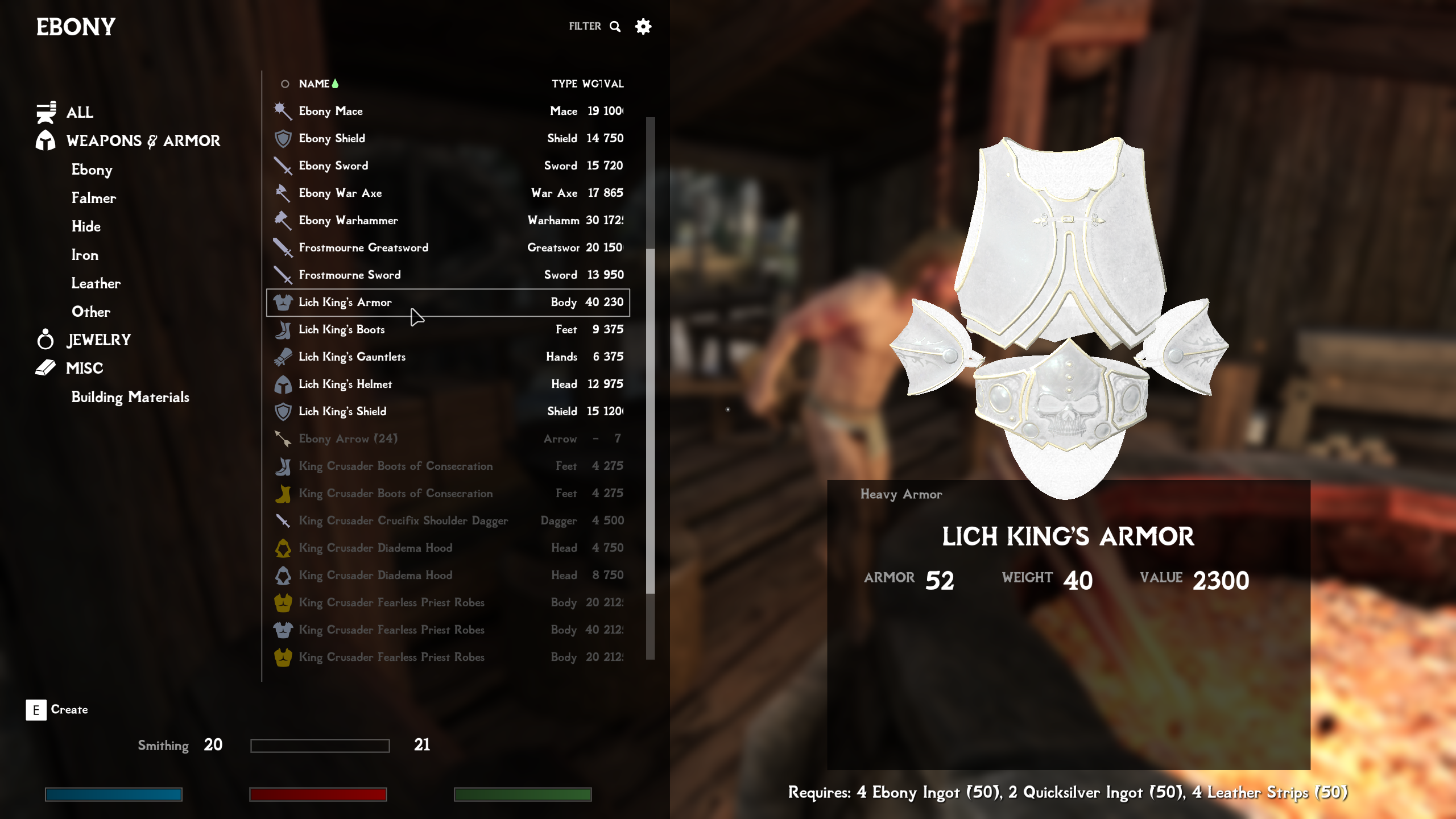Open the settings gear at the top
Viewport: 1456px width, 819px height.
click(x=643, y=26)
